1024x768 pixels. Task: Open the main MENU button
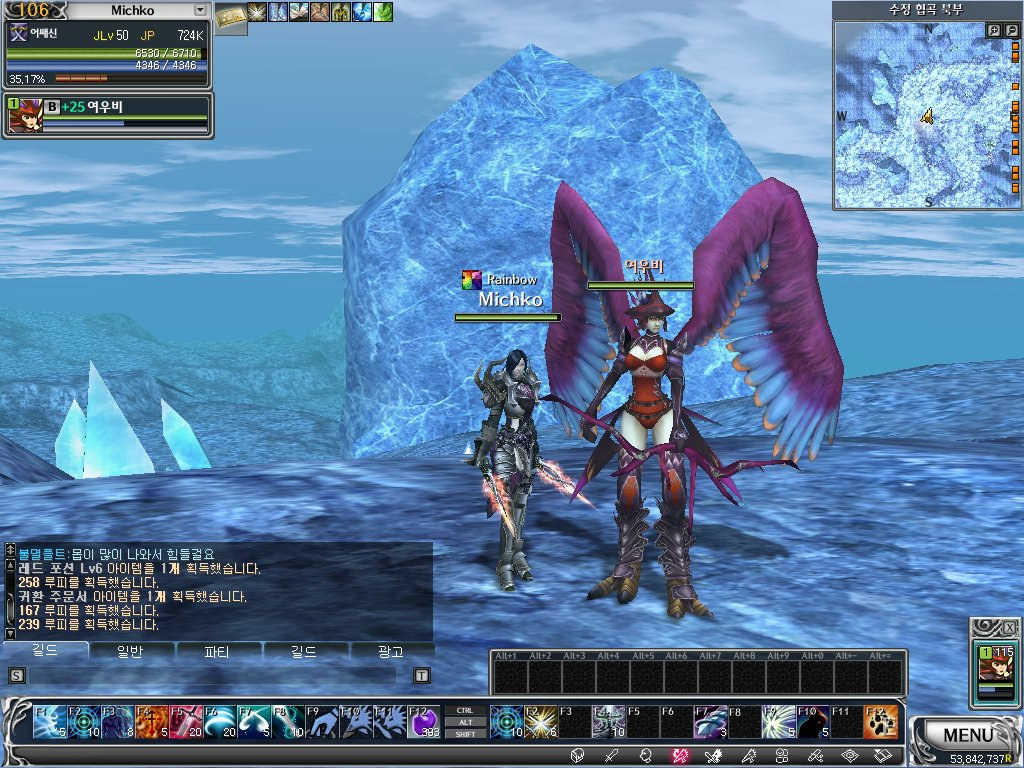(x=967, y=735)
